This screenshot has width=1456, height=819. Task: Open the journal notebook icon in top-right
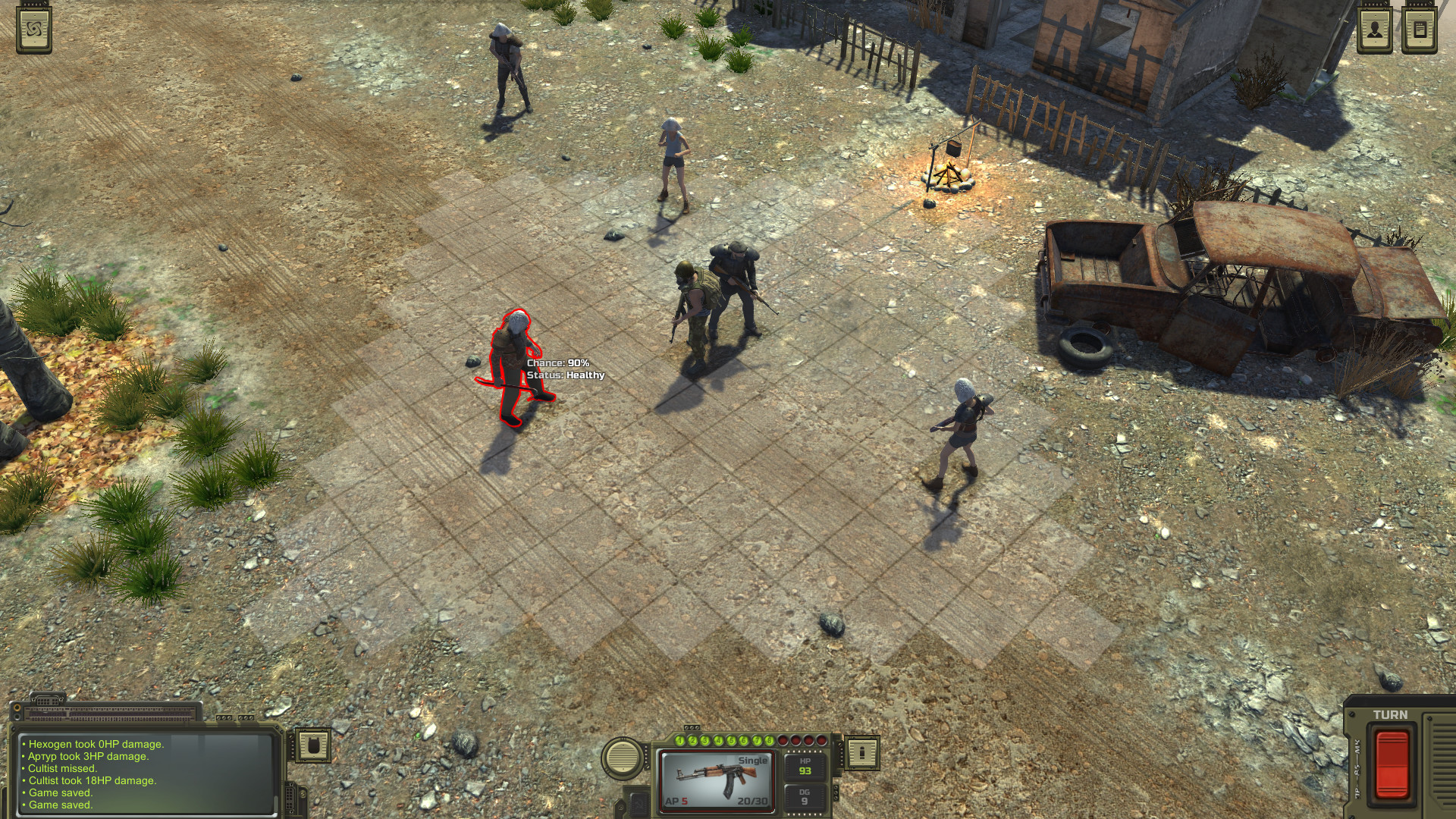[x=1419, y=28]
